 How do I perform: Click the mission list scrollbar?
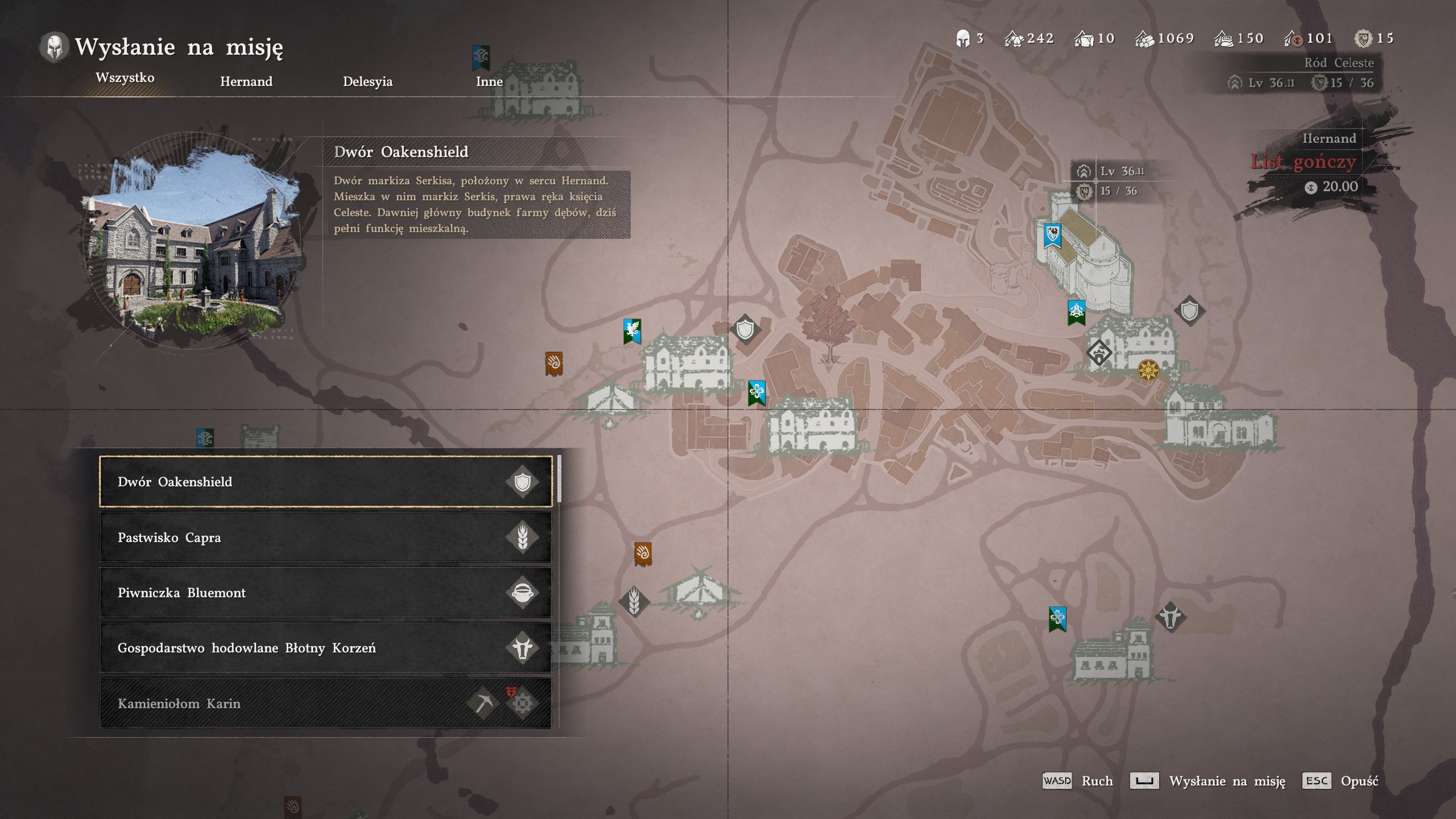(x=560, y=479)
